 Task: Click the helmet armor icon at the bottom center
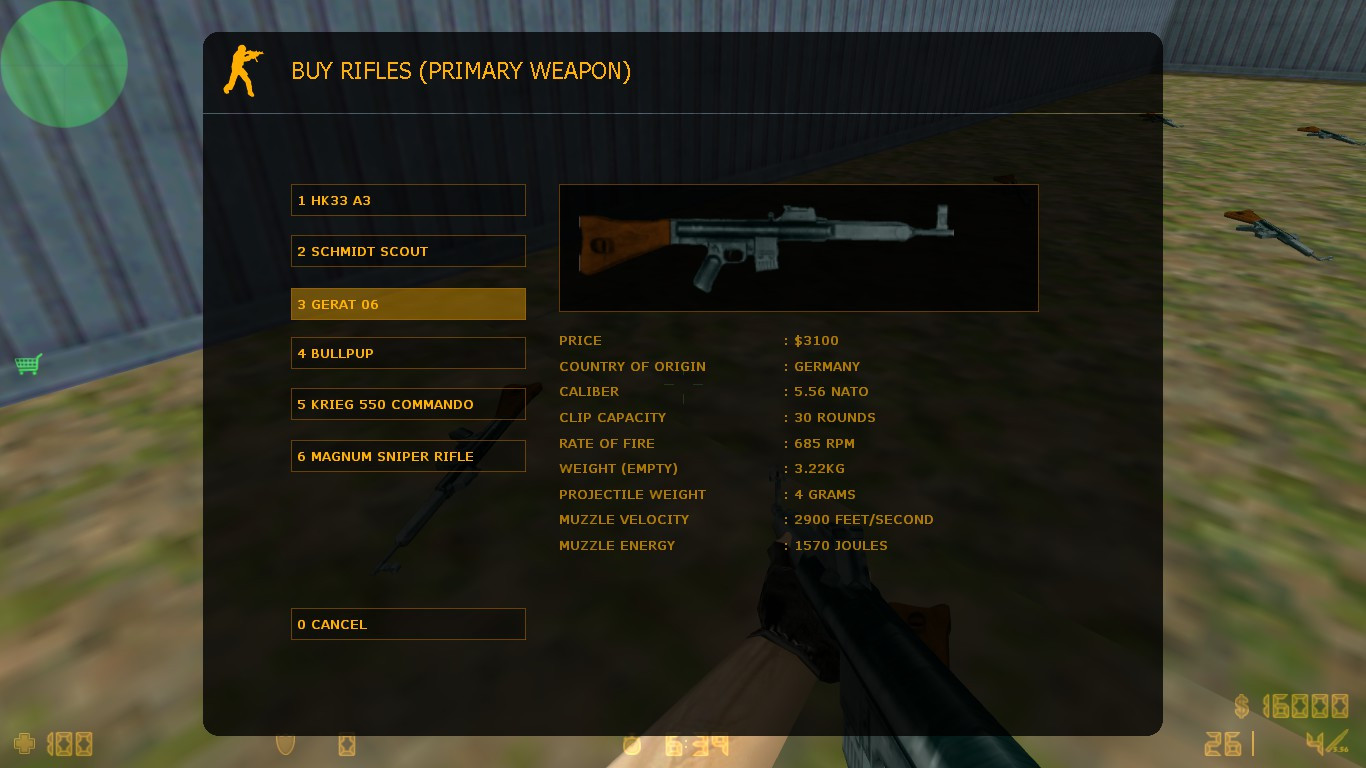345,744
